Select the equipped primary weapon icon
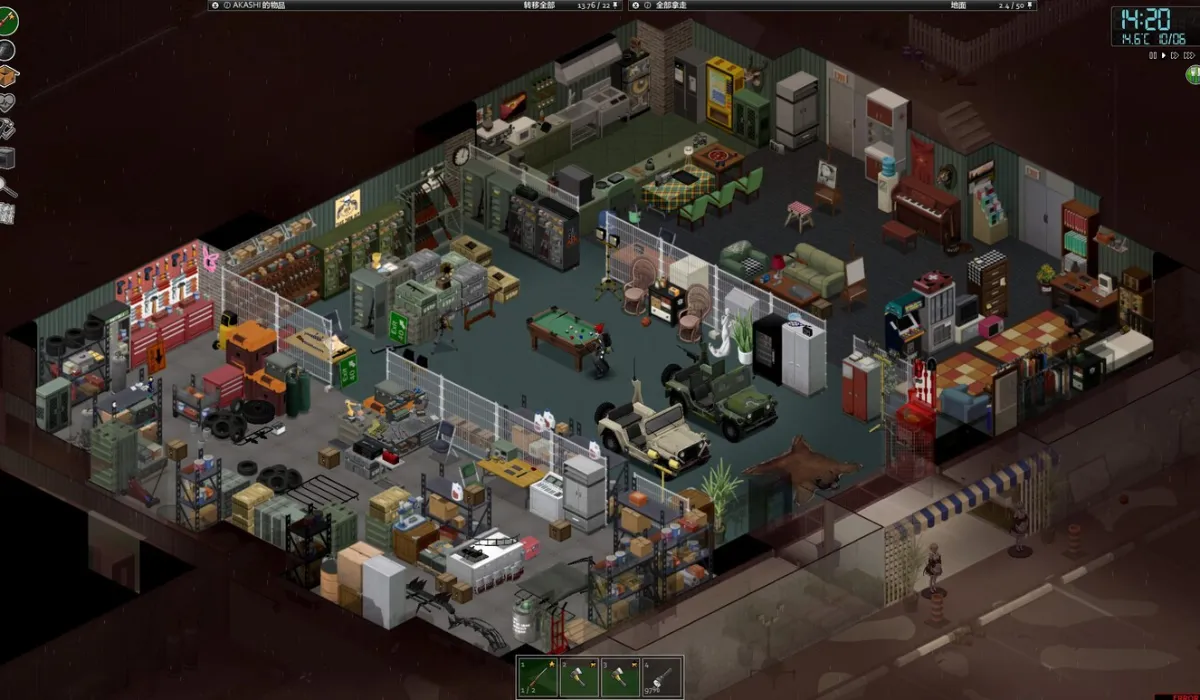Viewport: 1200px width, 700px height. [8, 20]
